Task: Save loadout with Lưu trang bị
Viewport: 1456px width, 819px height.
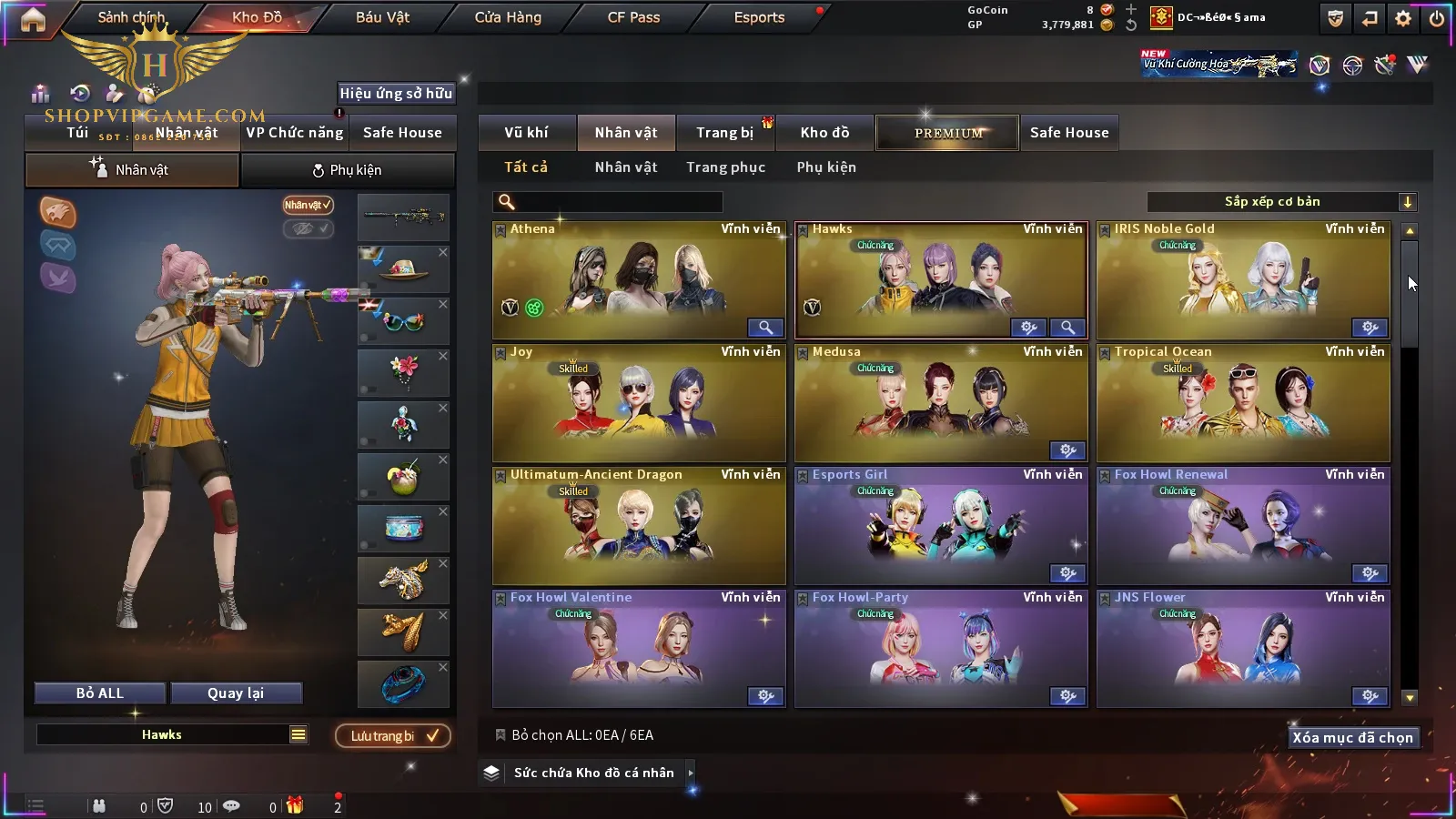Action: 393,736
